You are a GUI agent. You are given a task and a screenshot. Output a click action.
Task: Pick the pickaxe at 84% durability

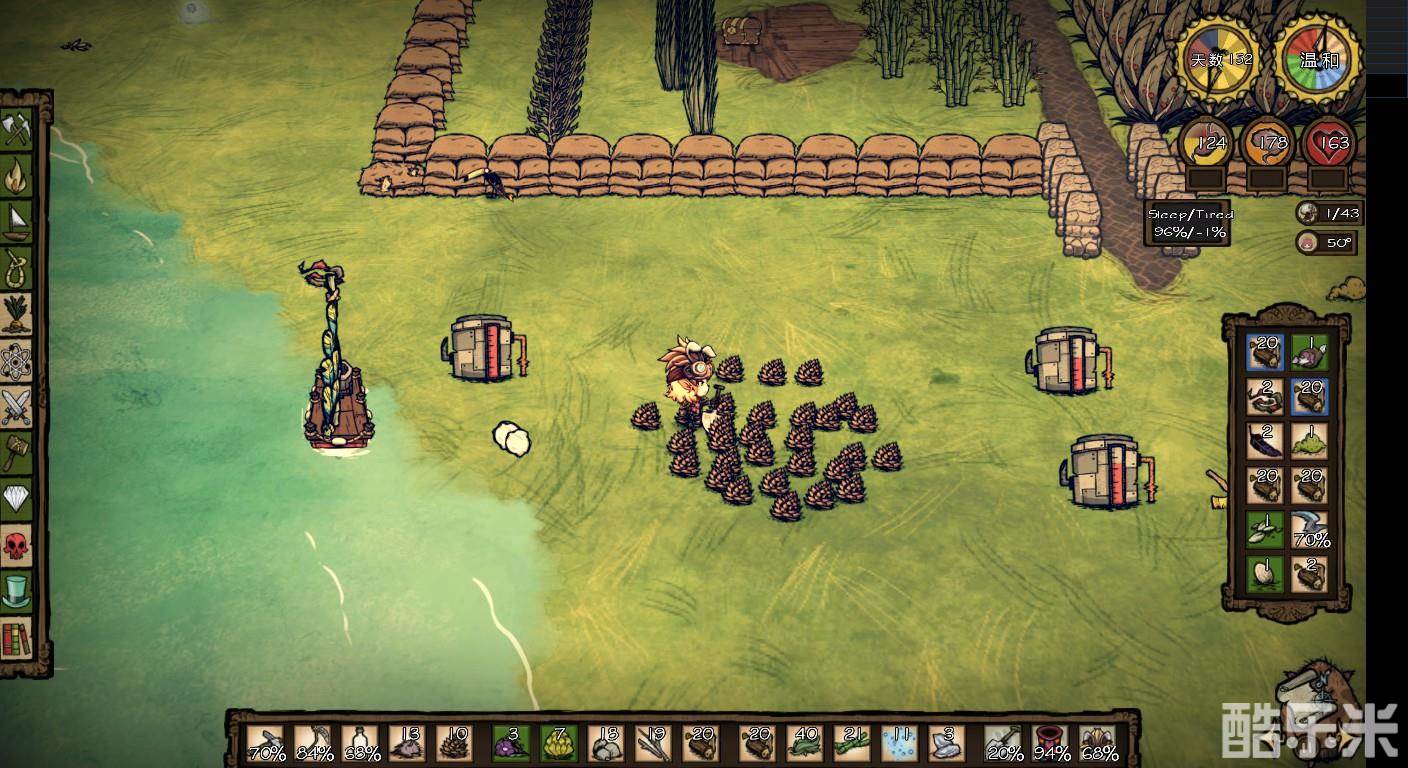click(313, 744)
